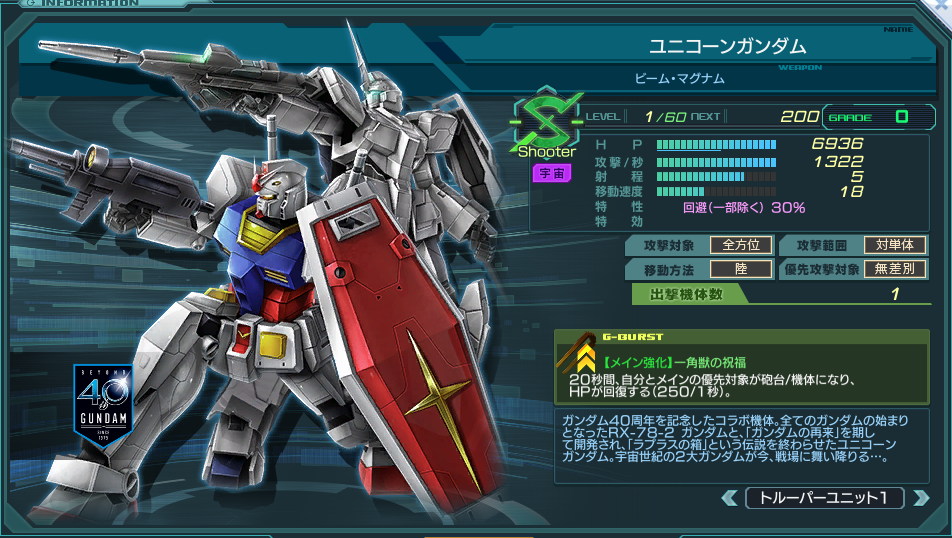Go to previous unit with left arrow
Viewport: 952px width, 538px height.
729,497
